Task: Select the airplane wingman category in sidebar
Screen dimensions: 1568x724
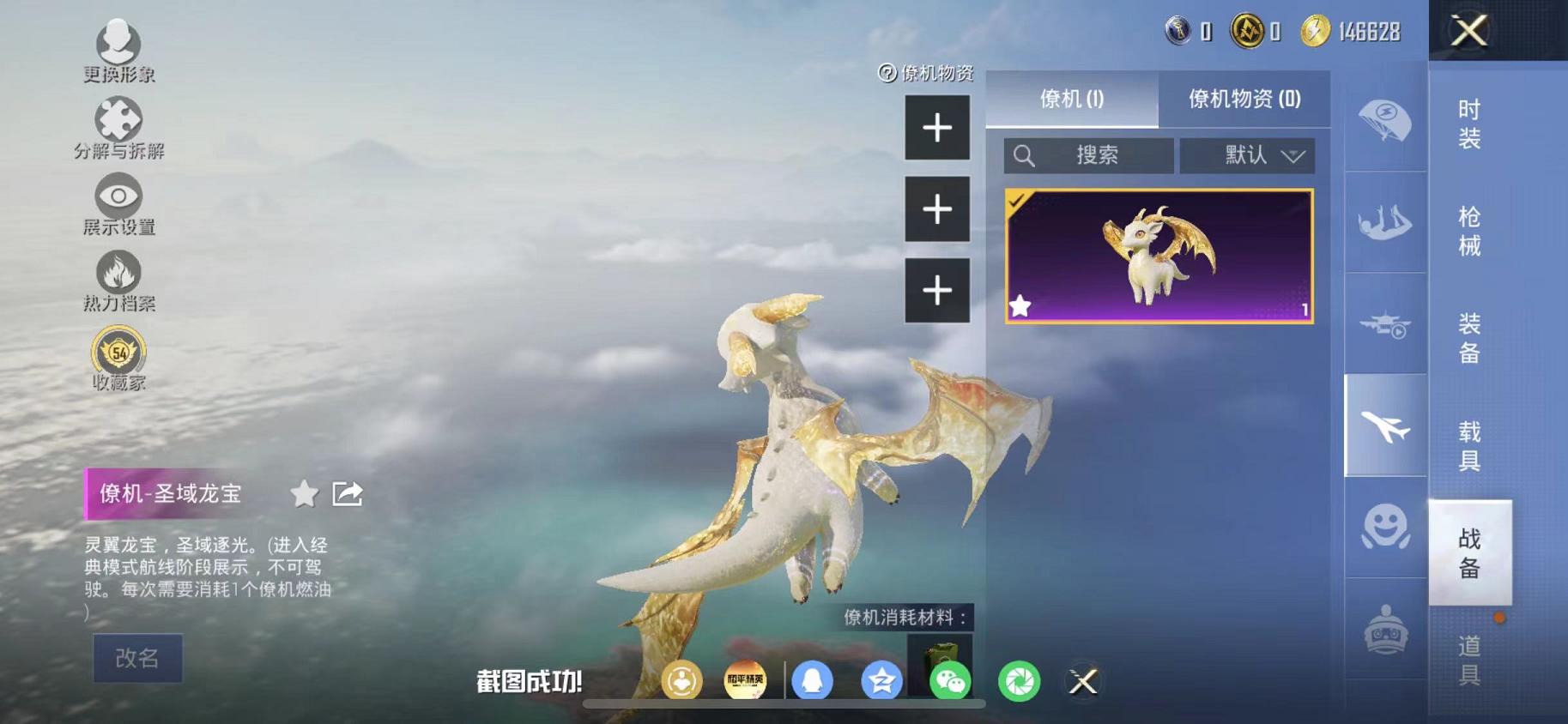Action: (x=1383, y=425)
